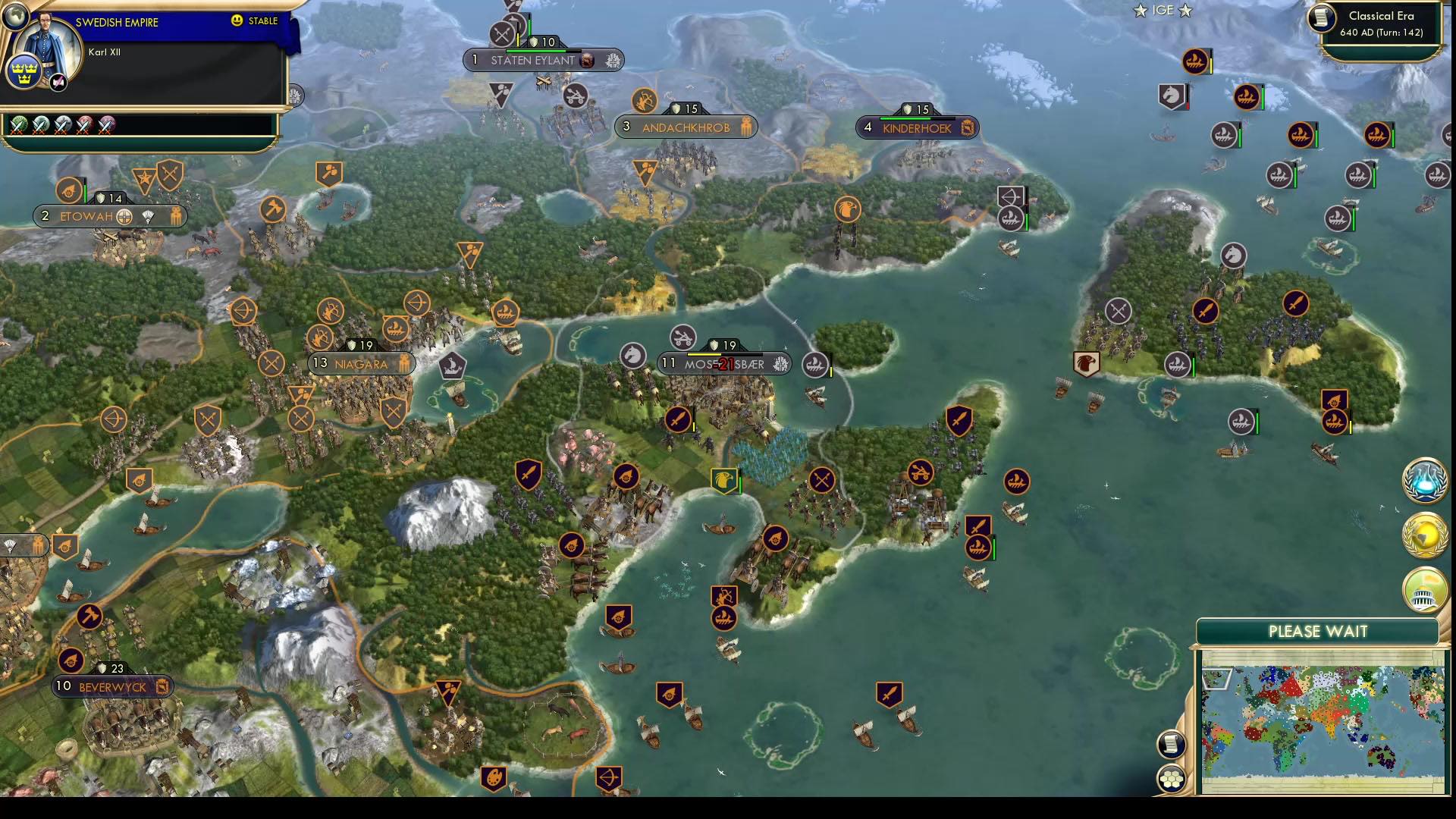Select the Kinderhoek city name label
The height and width of the screenshot is (819, 1456).
pos(918,127)
